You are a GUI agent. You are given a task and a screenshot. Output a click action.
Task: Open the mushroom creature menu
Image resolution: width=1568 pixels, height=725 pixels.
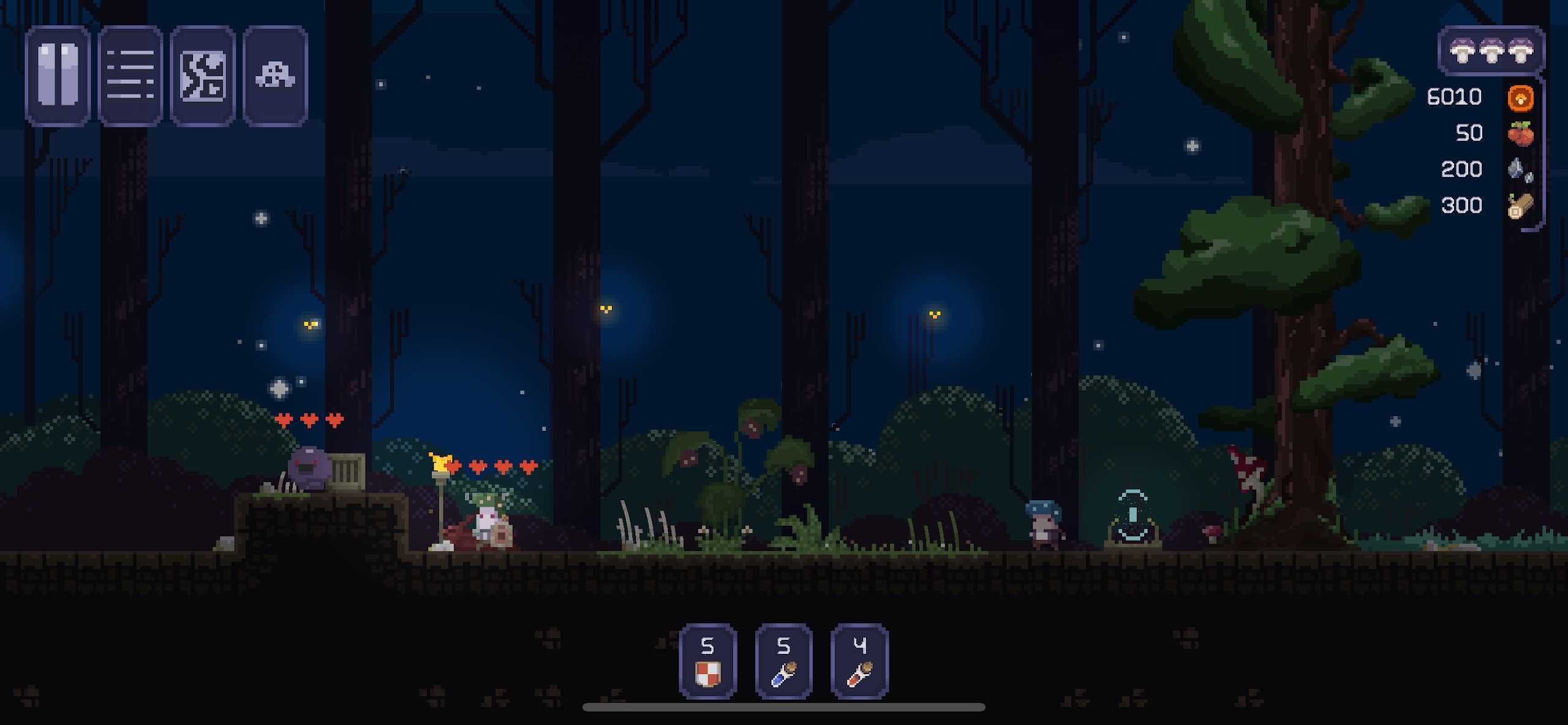pyautogui.click(x=275, y=76)
